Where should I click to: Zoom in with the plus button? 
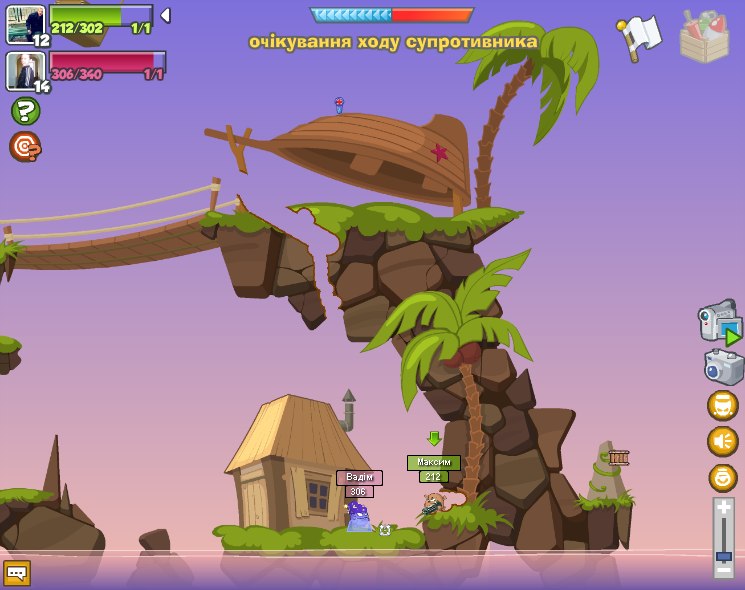click(x=723, y=507)
